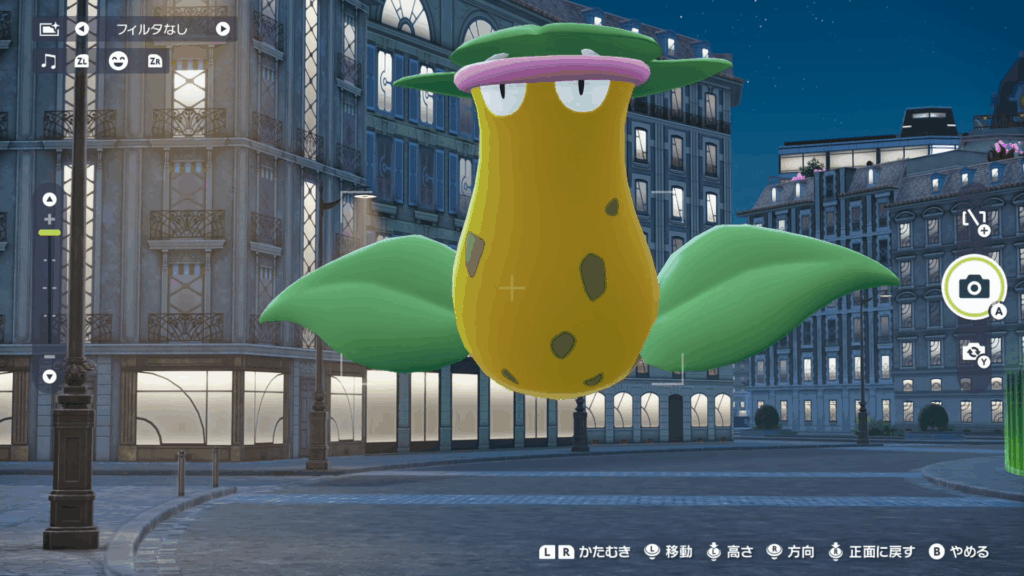Screen dimensions: 1024x576
Task: Select the music note icon
Action: 48,61
